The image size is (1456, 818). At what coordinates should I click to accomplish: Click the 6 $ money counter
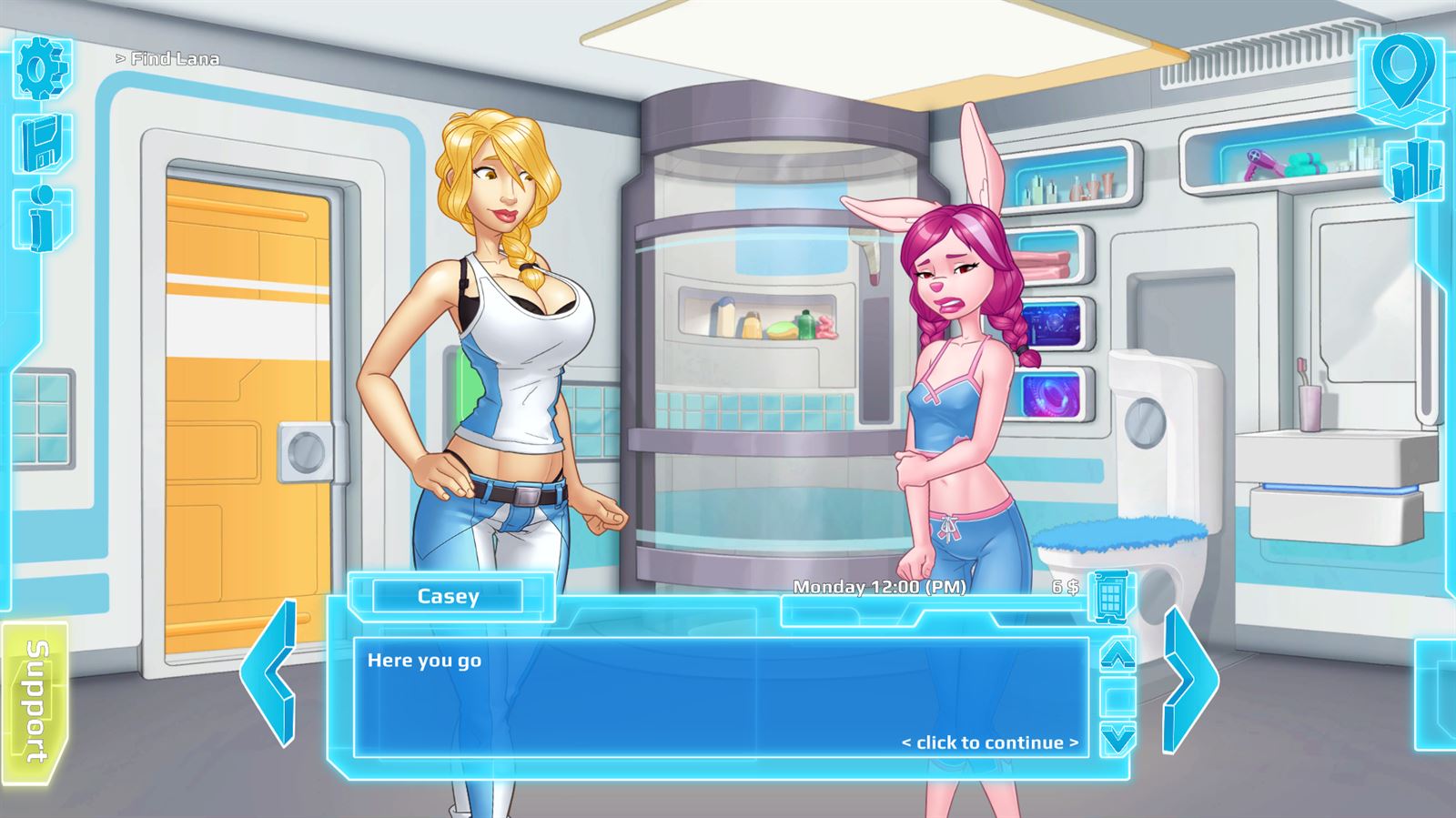1063,588
